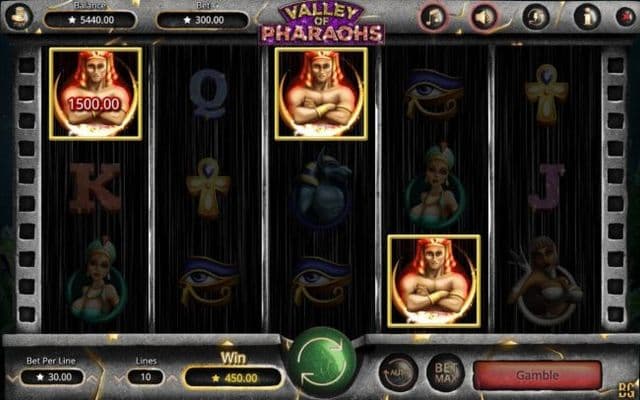Viewport: 640px width, 400px height.
Task: Open the Gamble feature
Action: click(537, 375)
